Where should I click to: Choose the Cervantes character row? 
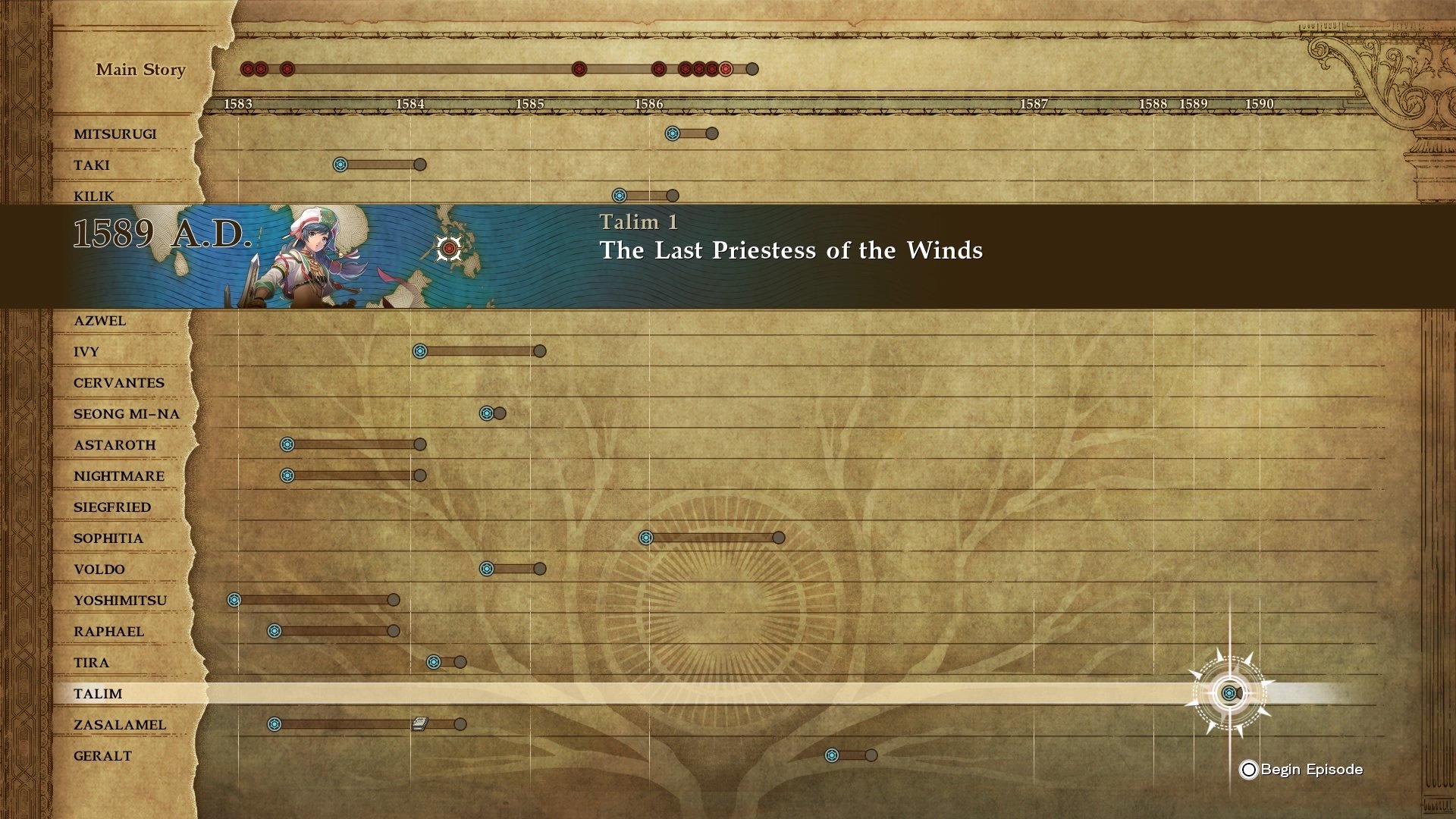(x=119, y=382)
